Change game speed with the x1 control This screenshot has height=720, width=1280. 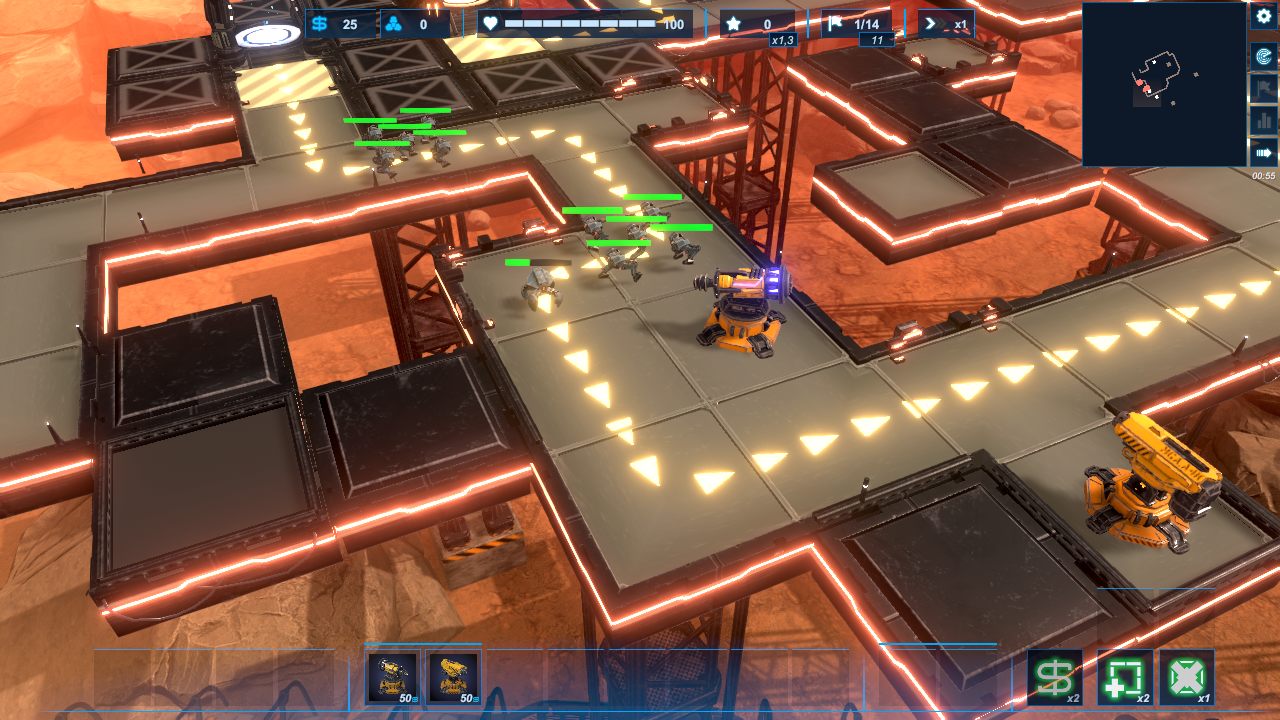click(946, 24)
